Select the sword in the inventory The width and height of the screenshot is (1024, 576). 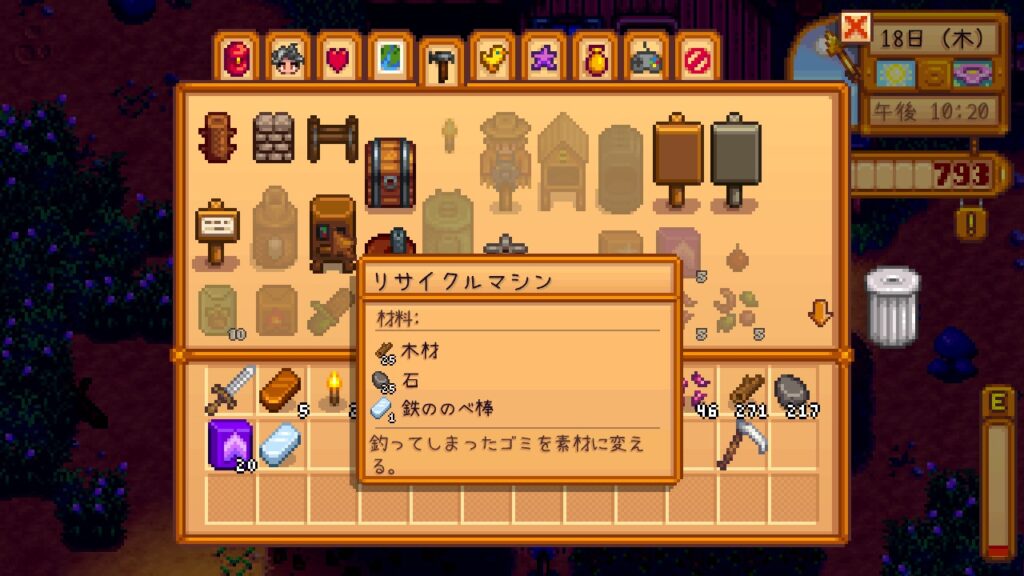[x=231, y=391]
